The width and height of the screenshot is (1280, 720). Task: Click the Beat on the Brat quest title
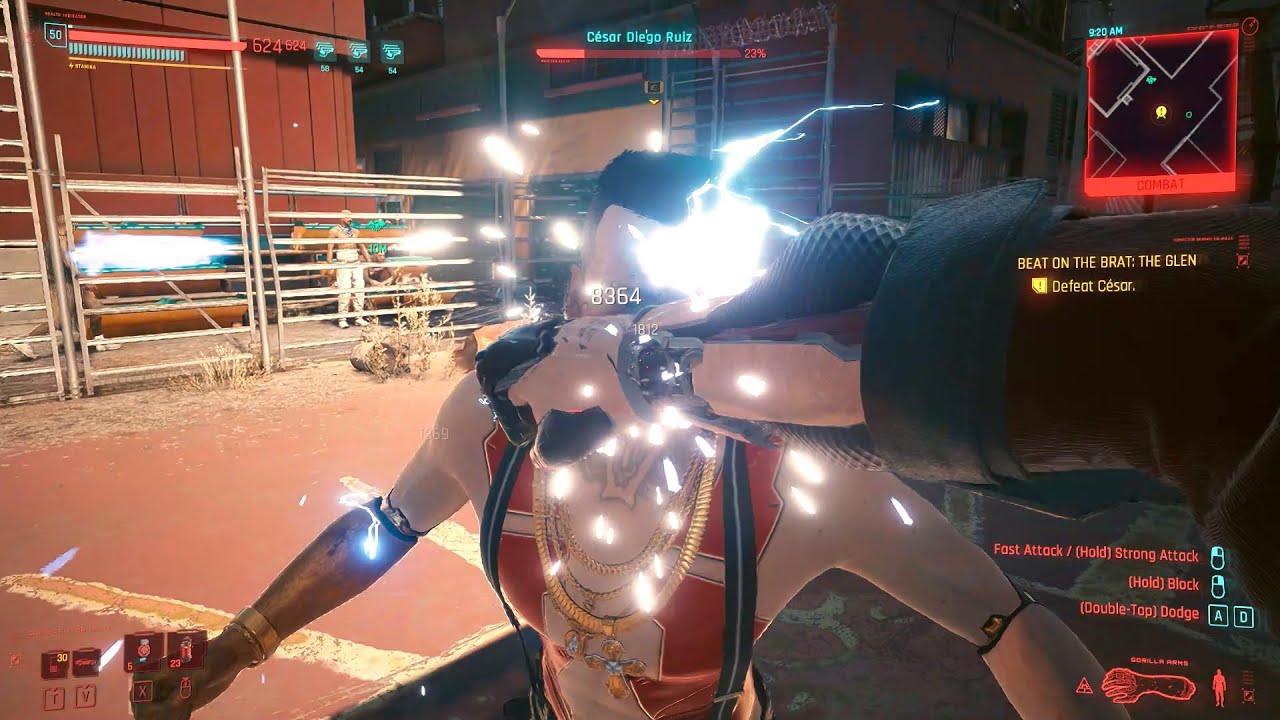pos(1106,262)
